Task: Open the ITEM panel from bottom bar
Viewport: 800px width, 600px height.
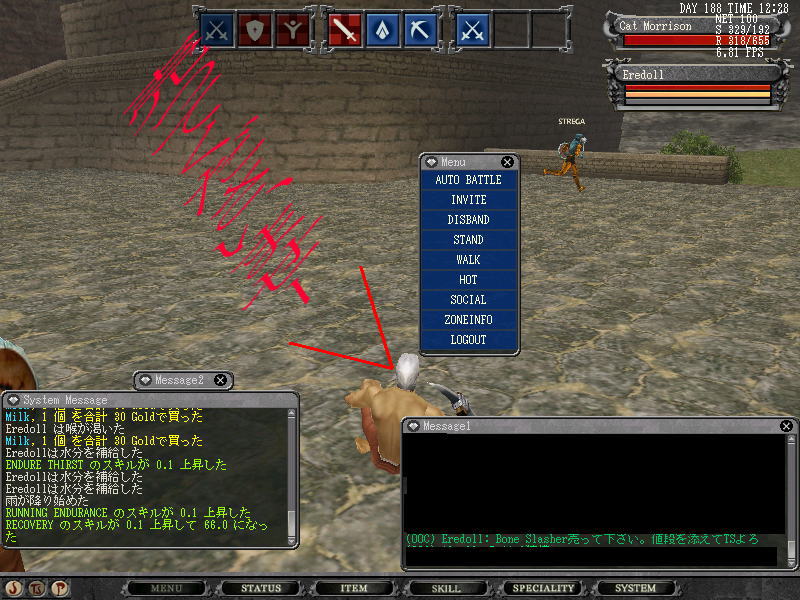Action: pyautogui.click(x=354, y=588)
